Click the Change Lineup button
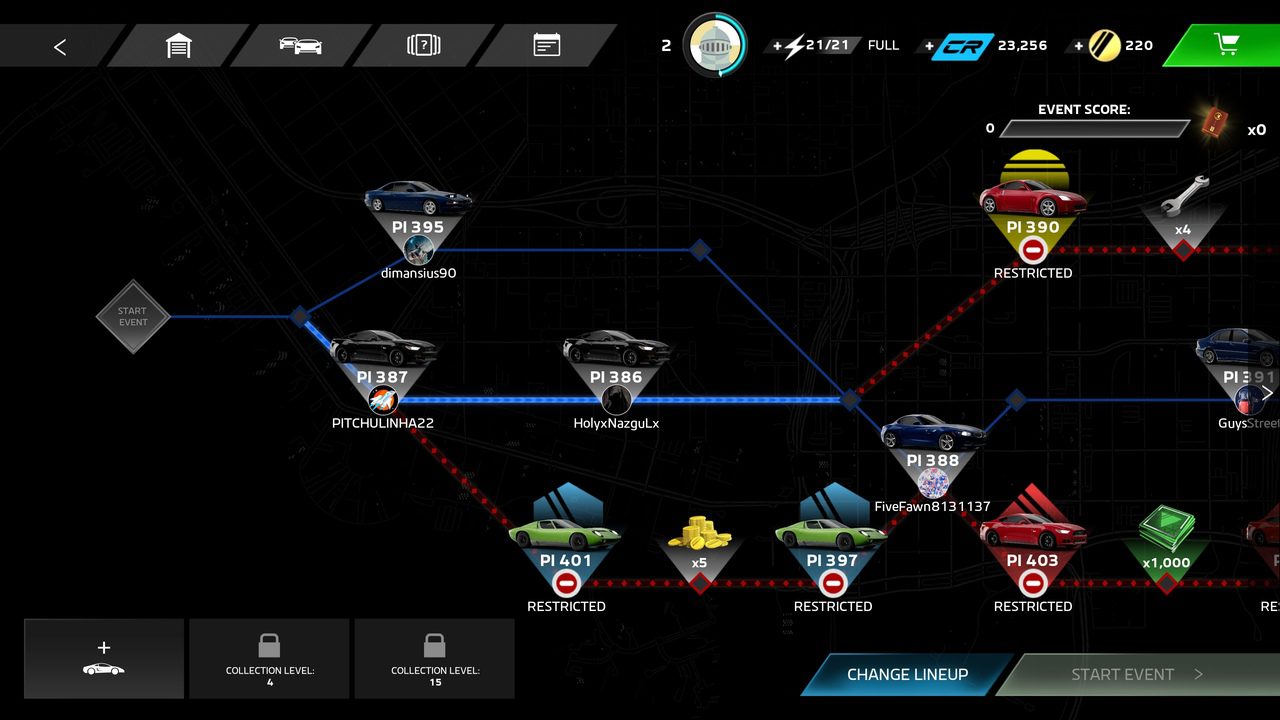 907,674
